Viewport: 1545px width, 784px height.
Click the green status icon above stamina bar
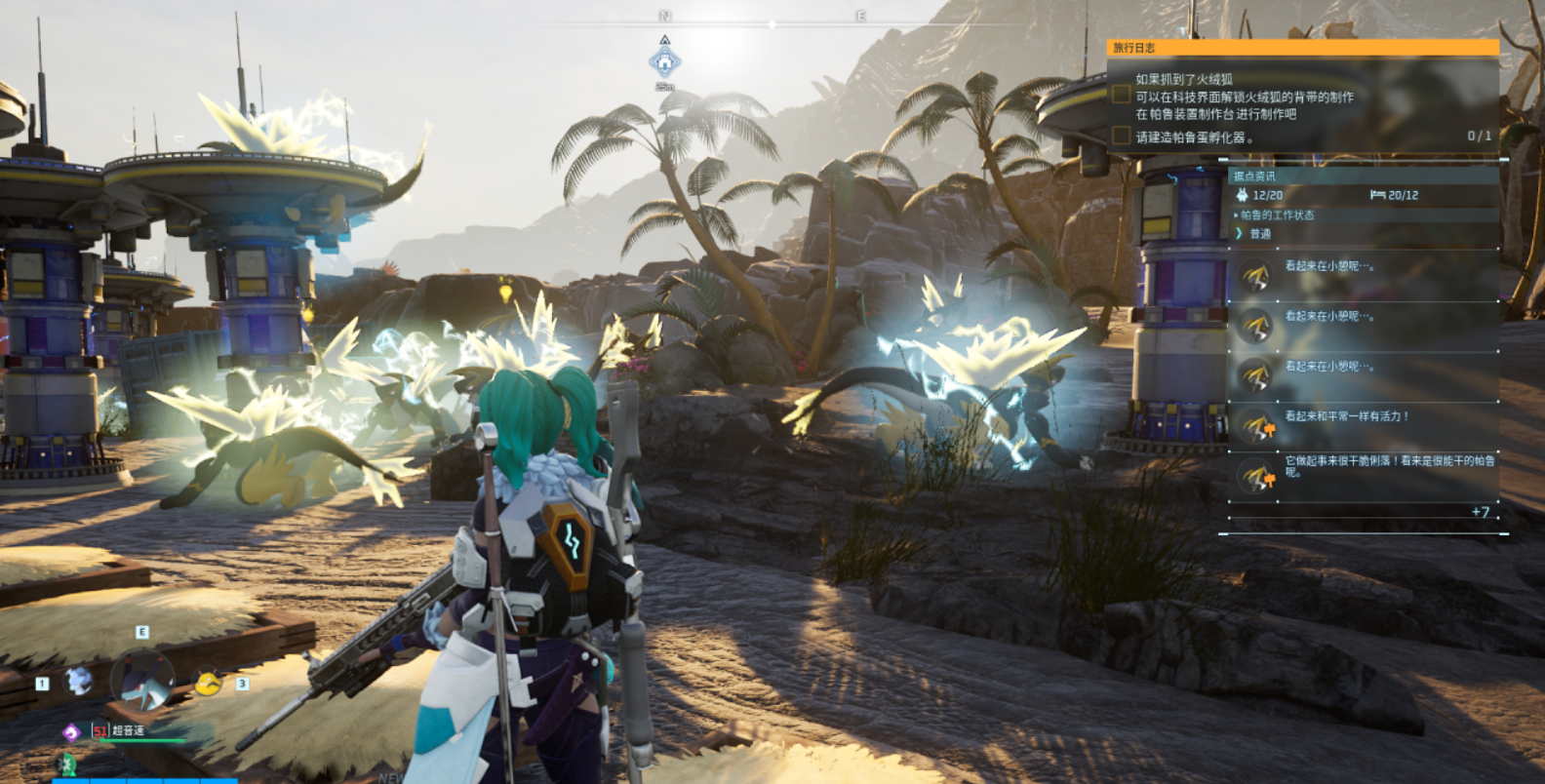(x=68, y=763)
